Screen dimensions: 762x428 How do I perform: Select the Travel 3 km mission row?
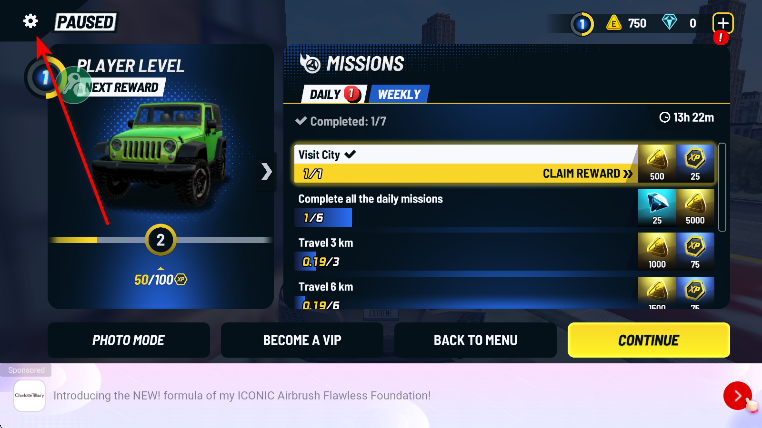(x=465, y=252)
